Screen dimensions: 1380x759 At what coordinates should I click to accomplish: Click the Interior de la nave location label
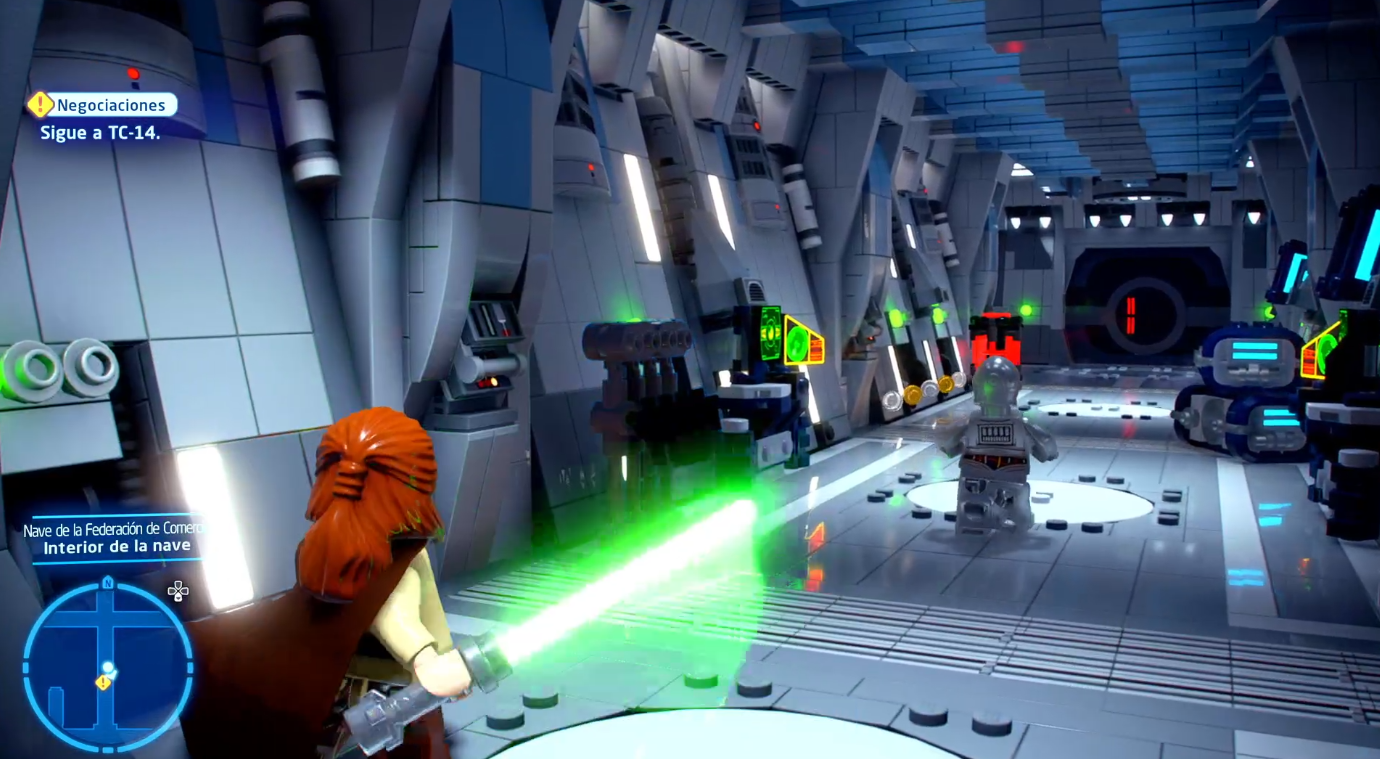[x=116, y=546]
